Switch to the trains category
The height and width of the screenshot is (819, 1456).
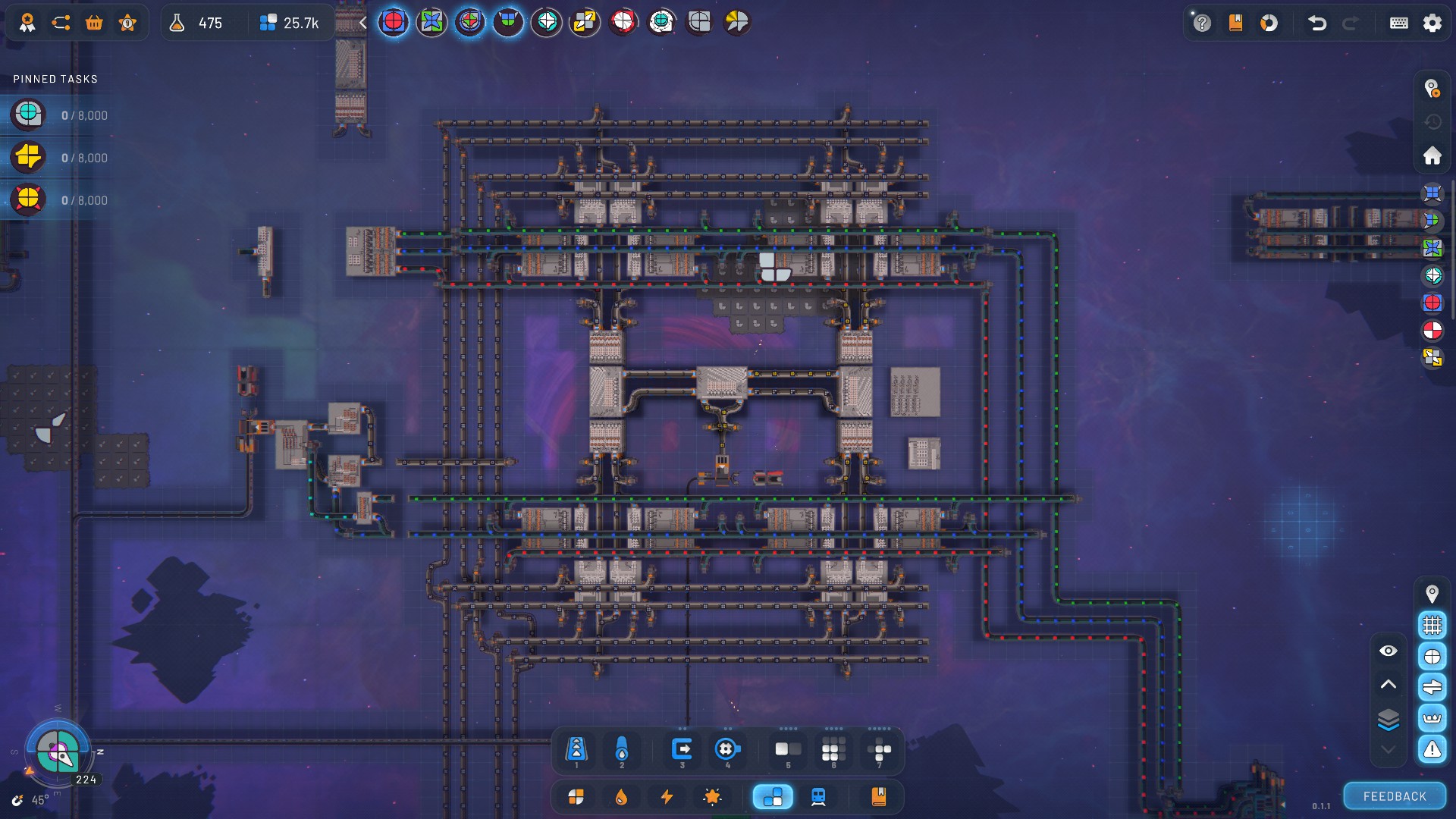818,797
